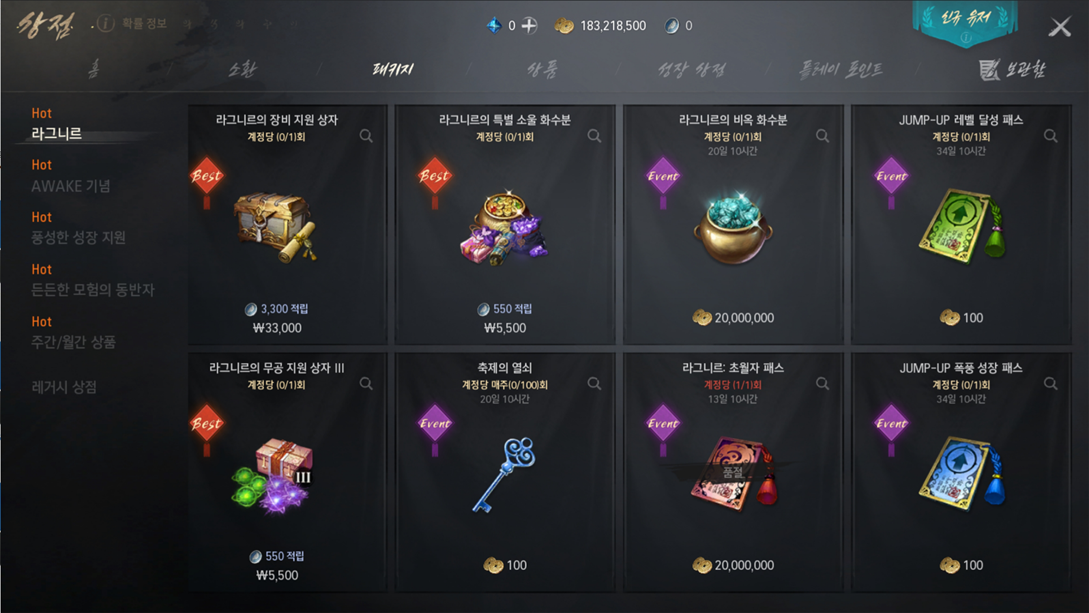This screenshot has height=613, width=1089.
Task: Switch to the 소환 tab
Action: click(x=242, y=69)
